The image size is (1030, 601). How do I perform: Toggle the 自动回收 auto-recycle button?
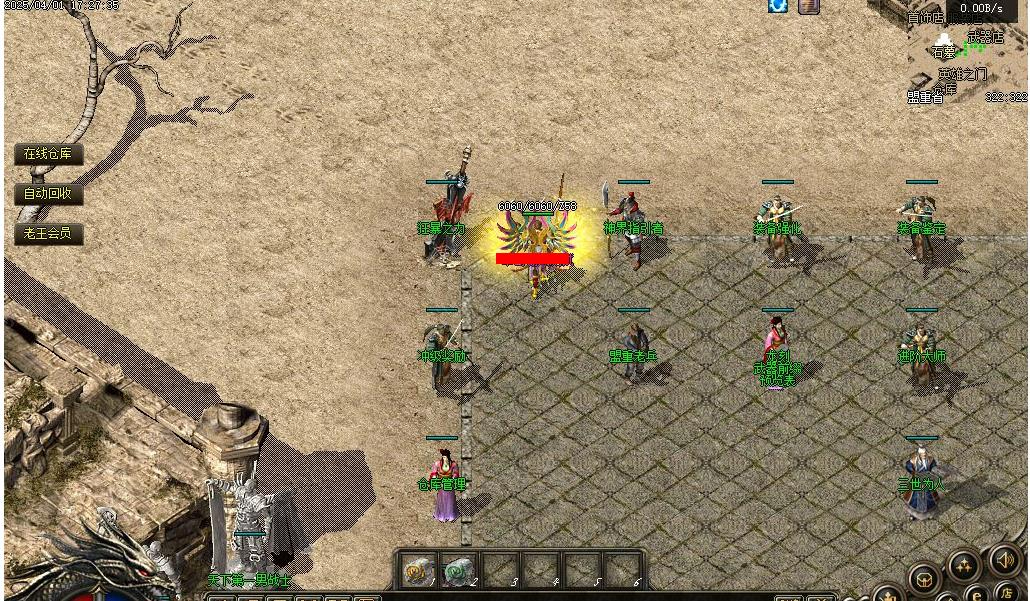coord(48,194)
